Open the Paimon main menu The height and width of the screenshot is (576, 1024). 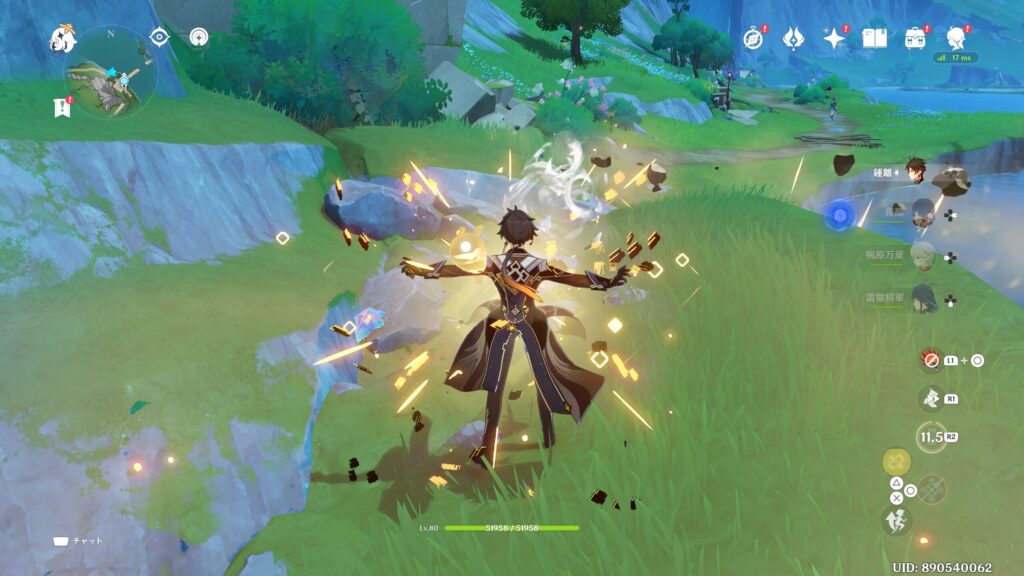(64, 39)
